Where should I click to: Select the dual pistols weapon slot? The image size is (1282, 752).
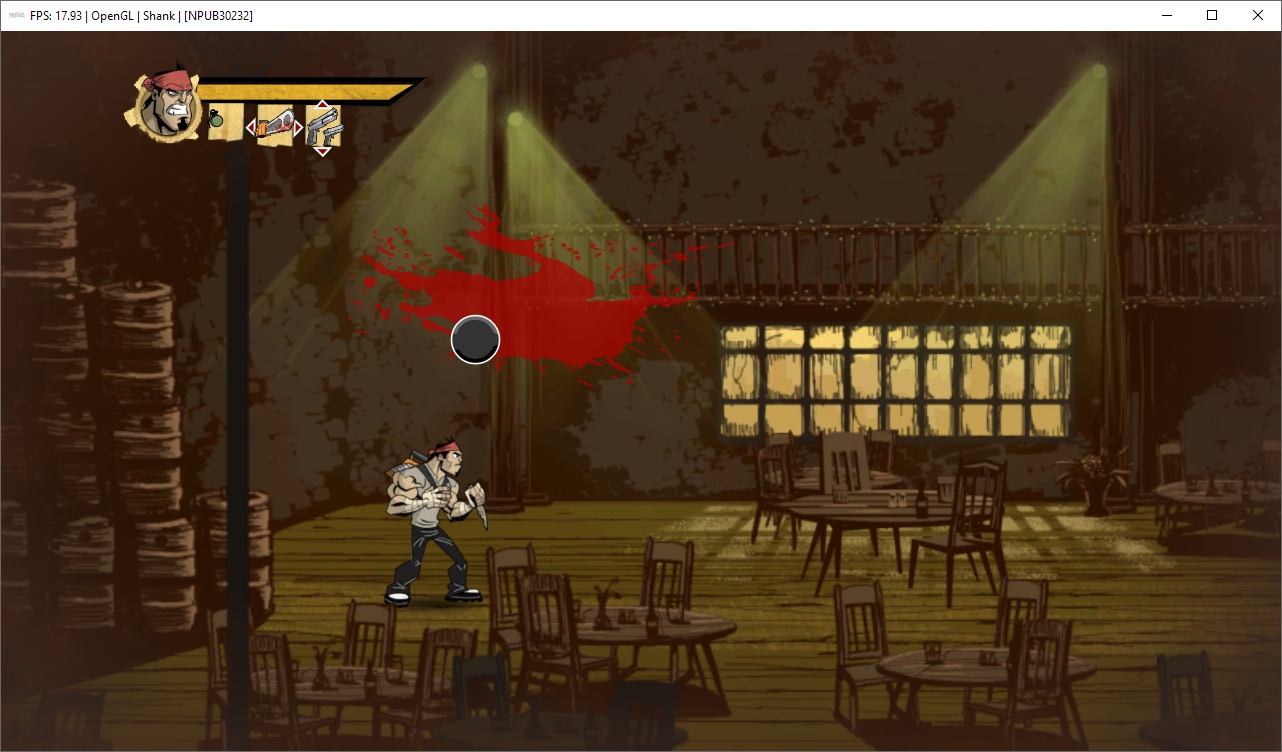tap(323, 127)
